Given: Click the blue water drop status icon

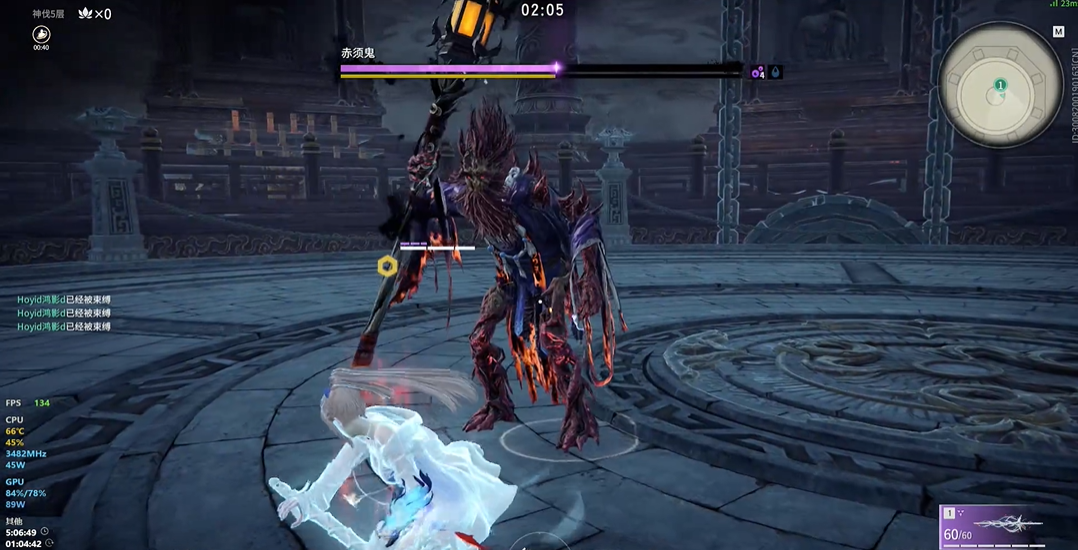Looking at the screenshot, I should [x=776, y=72].
